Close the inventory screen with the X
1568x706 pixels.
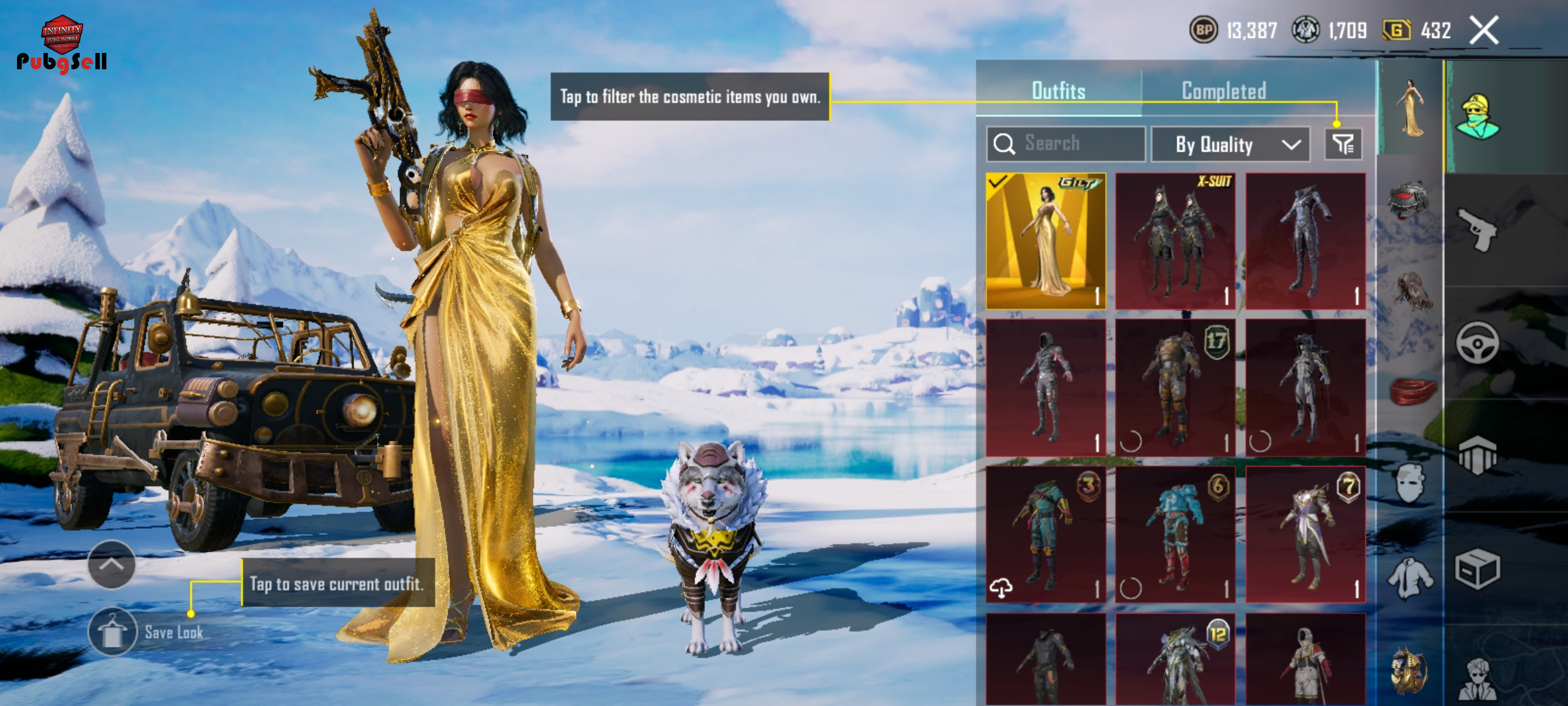(x=1484, y=30)
